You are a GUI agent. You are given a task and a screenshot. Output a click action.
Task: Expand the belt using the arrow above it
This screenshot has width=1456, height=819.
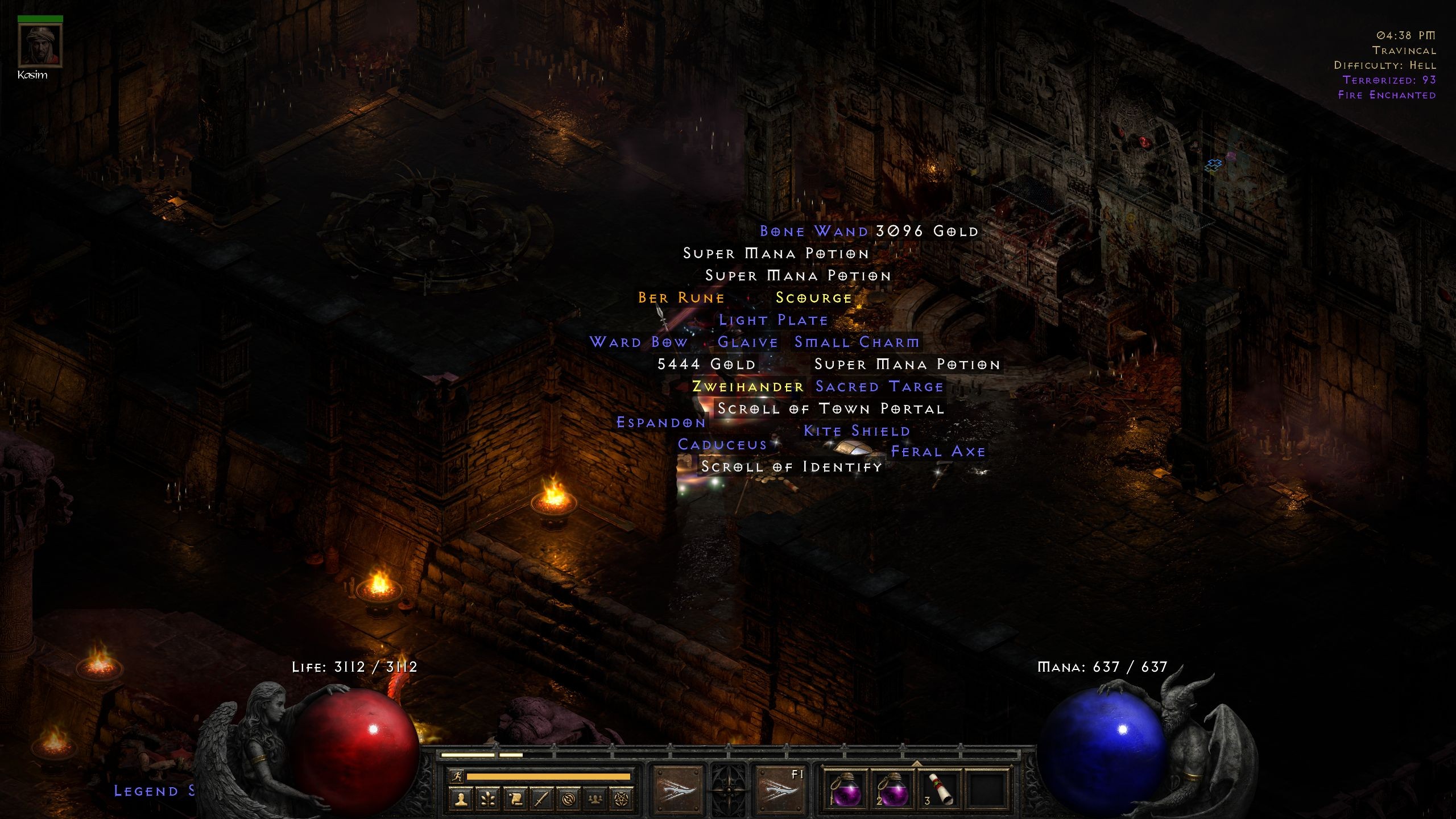point(917,763)
